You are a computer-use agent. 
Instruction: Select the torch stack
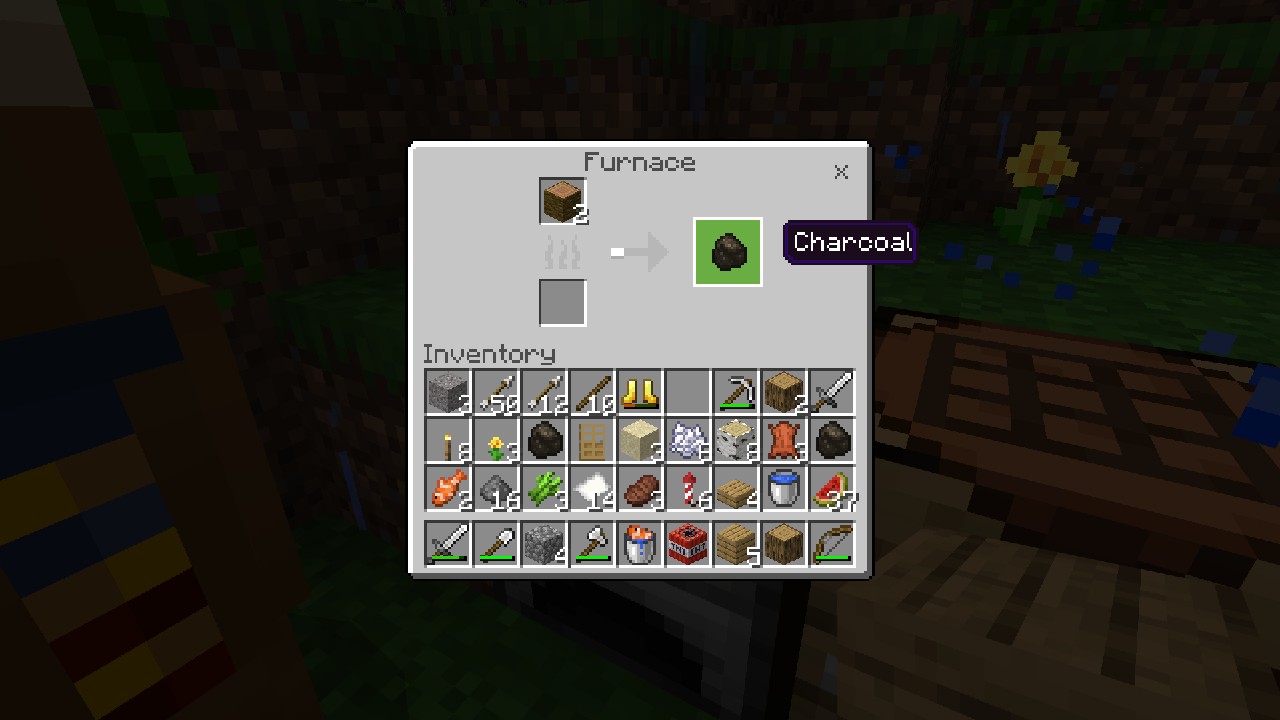[447, 441]
